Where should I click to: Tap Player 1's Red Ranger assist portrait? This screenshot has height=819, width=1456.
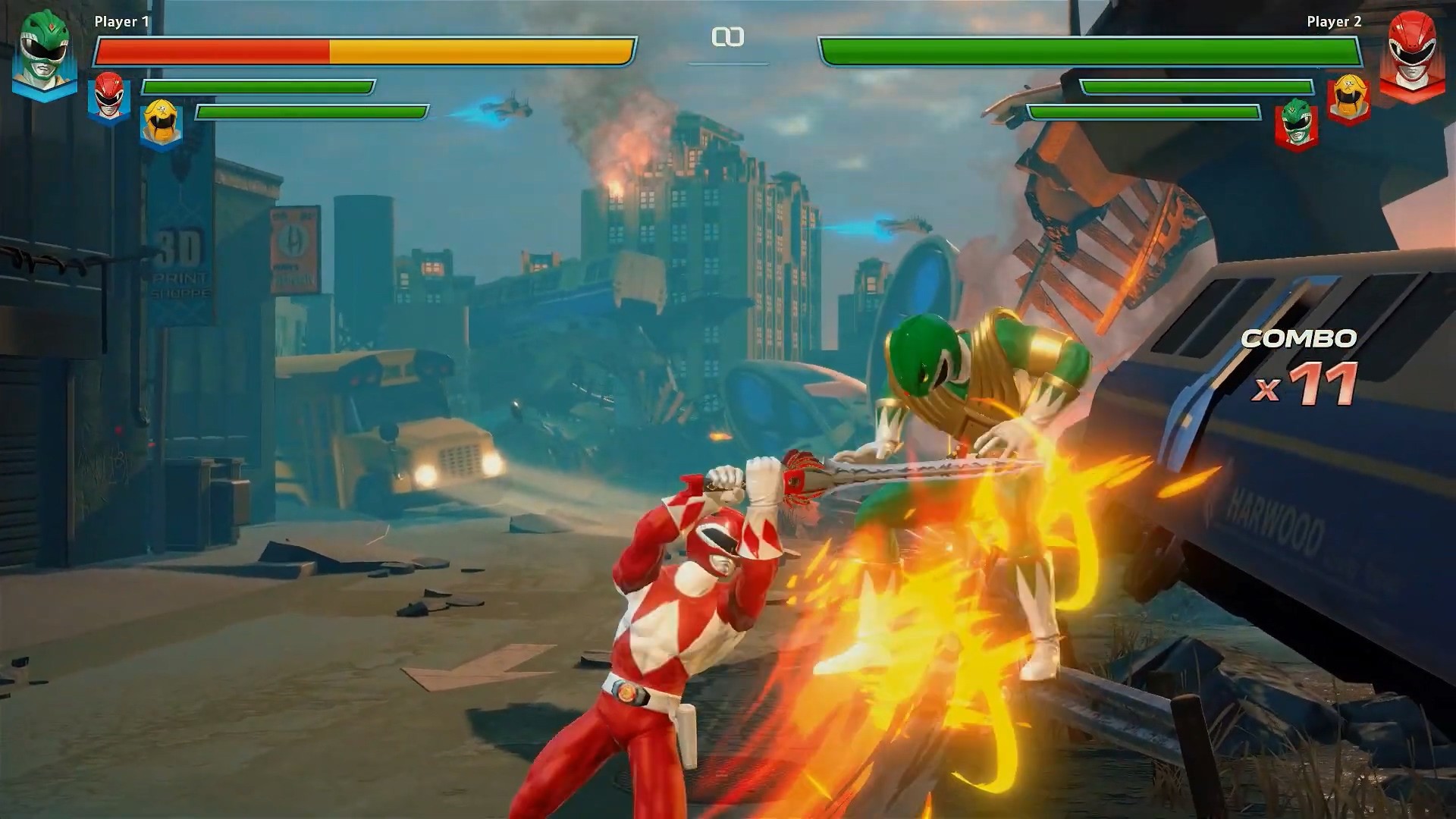pyautogui.click(x=109, y=97)
